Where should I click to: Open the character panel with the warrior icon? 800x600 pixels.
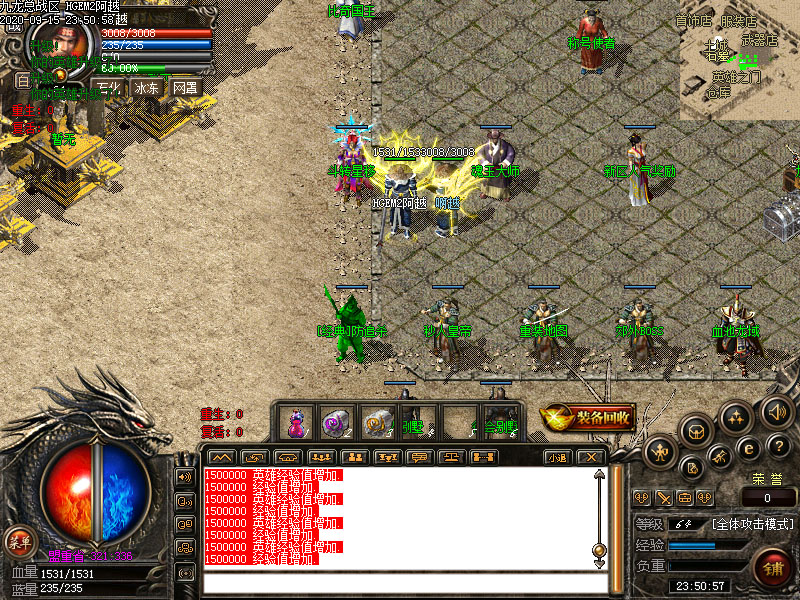(661, 453)
